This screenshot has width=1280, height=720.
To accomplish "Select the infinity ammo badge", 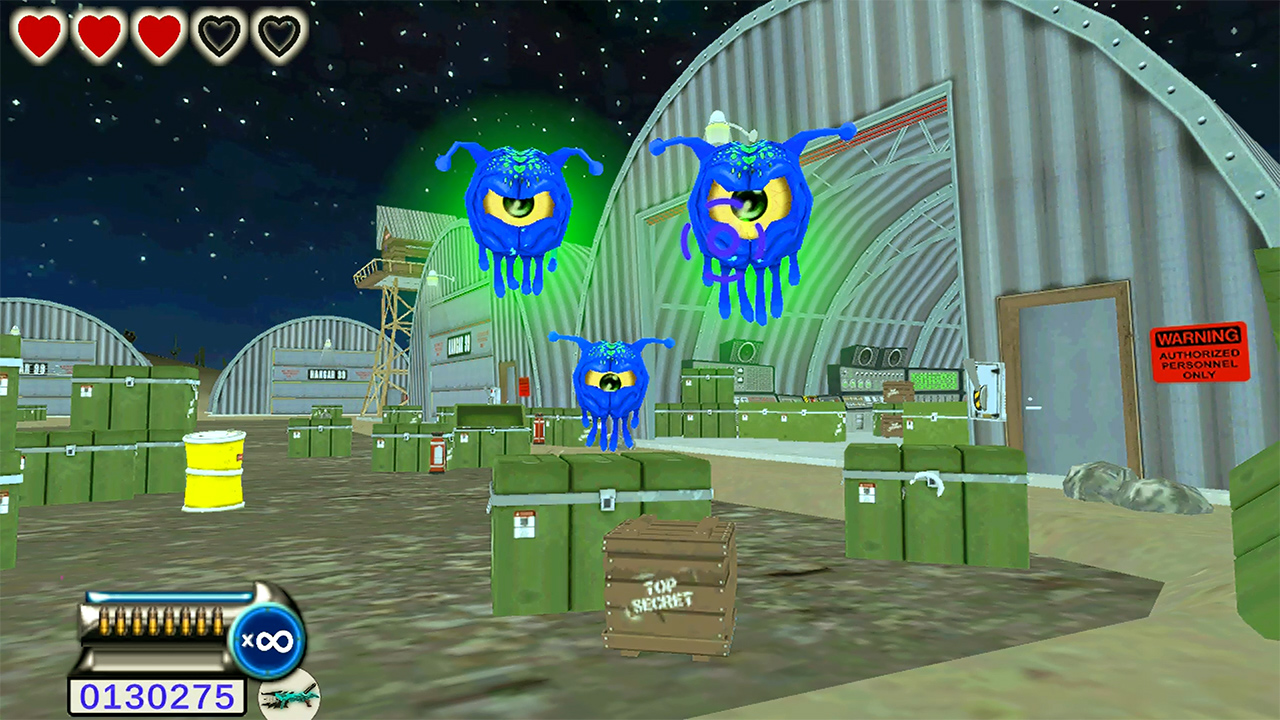I will (x=266, y=638).
